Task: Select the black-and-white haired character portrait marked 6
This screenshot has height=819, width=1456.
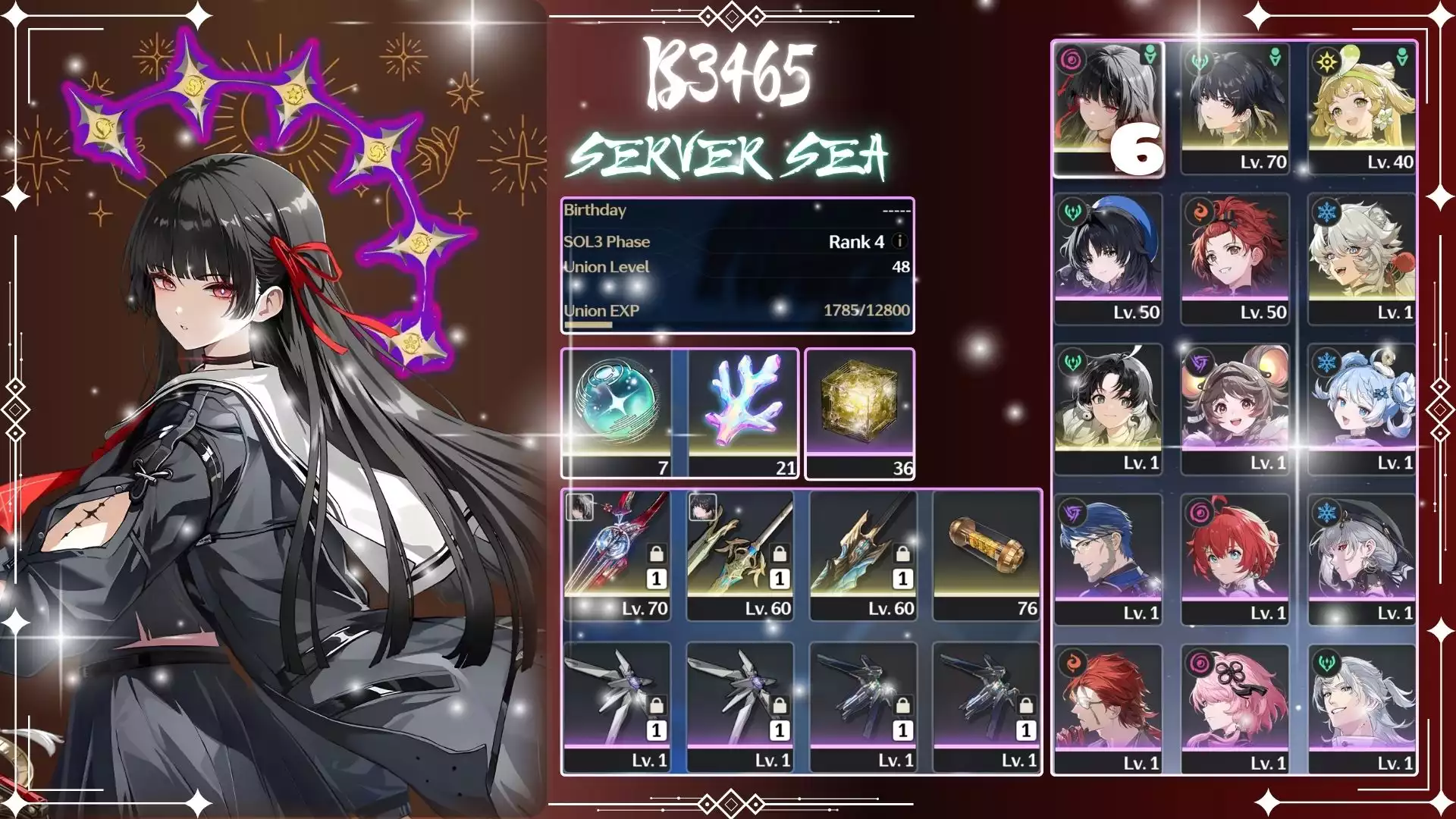Action: 1107,108
